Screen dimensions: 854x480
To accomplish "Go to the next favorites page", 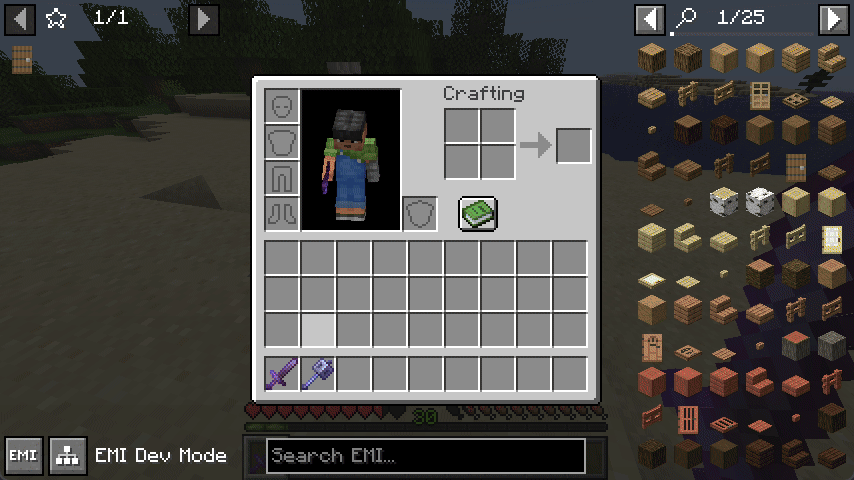I will pyautogui.click(x=203, y=18).
